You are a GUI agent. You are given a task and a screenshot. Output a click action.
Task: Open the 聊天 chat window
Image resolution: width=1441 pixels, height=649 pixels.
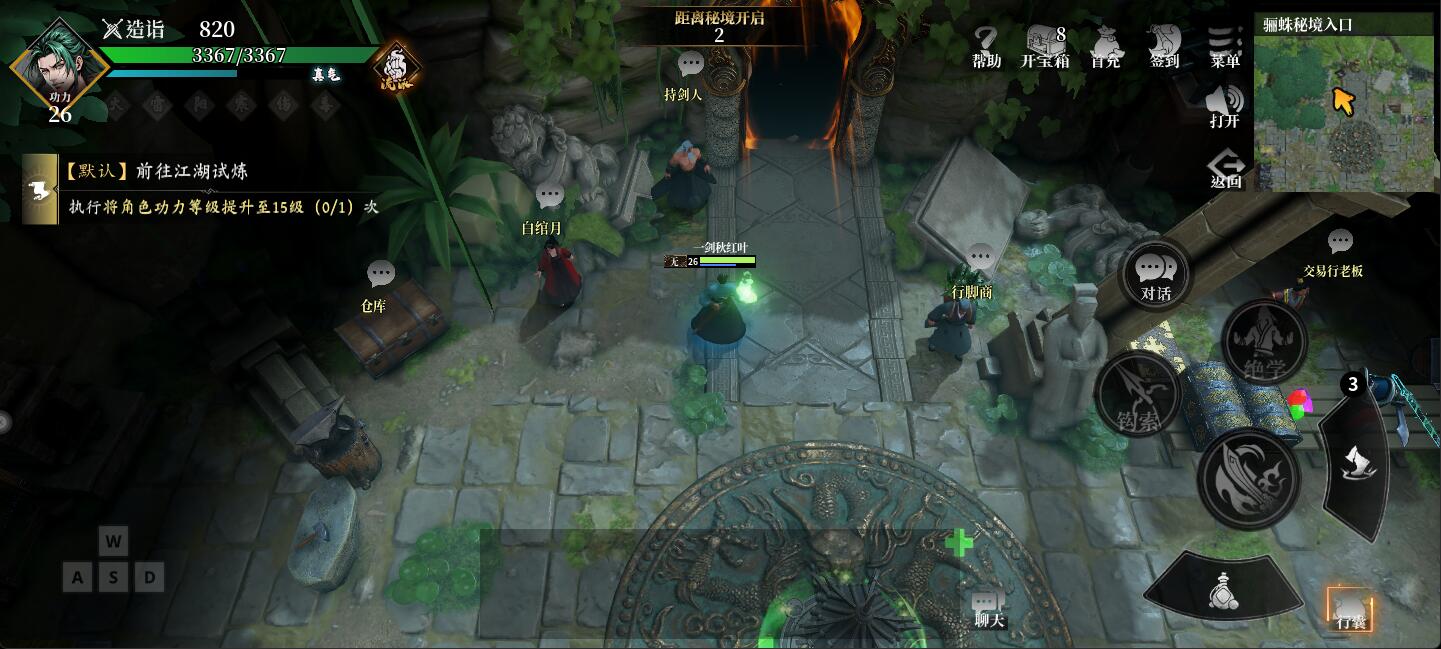click(987, 607)
